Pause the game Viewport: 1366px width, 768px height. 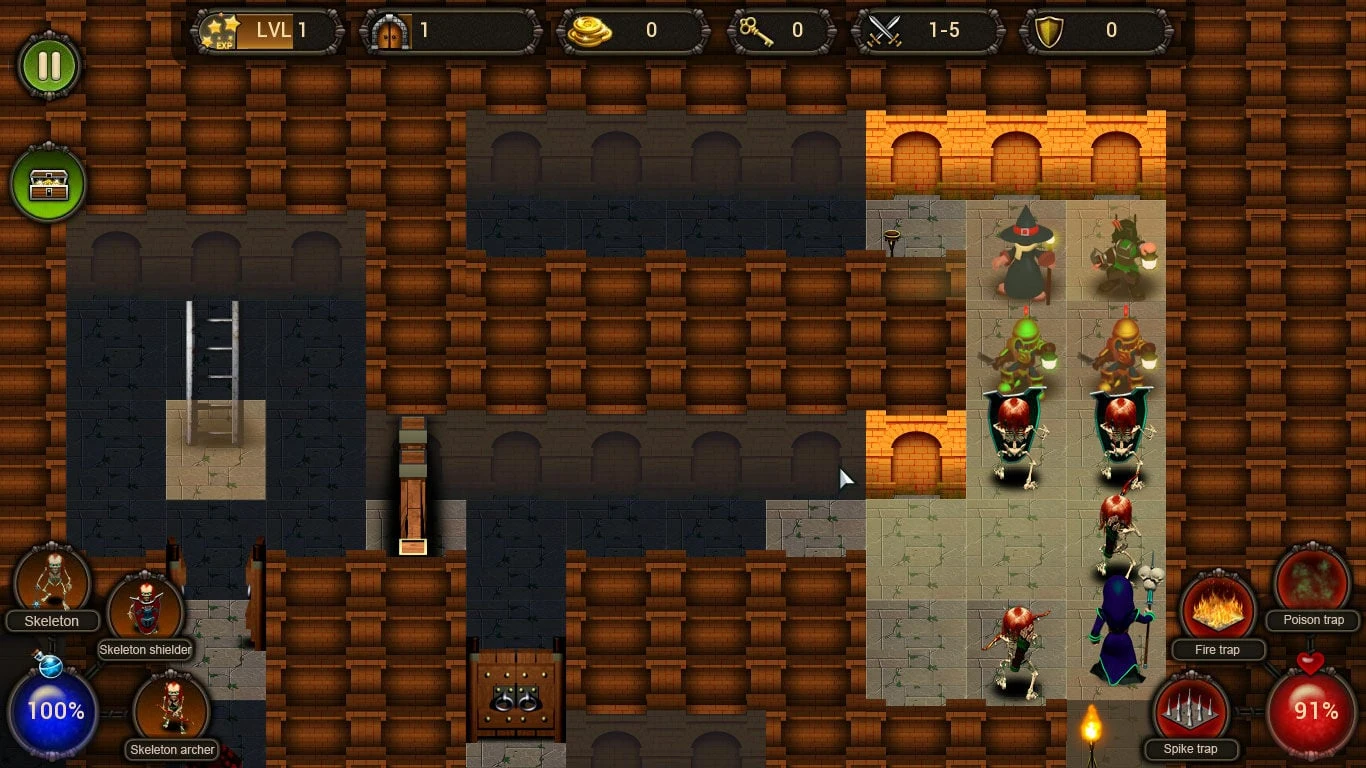49,64
